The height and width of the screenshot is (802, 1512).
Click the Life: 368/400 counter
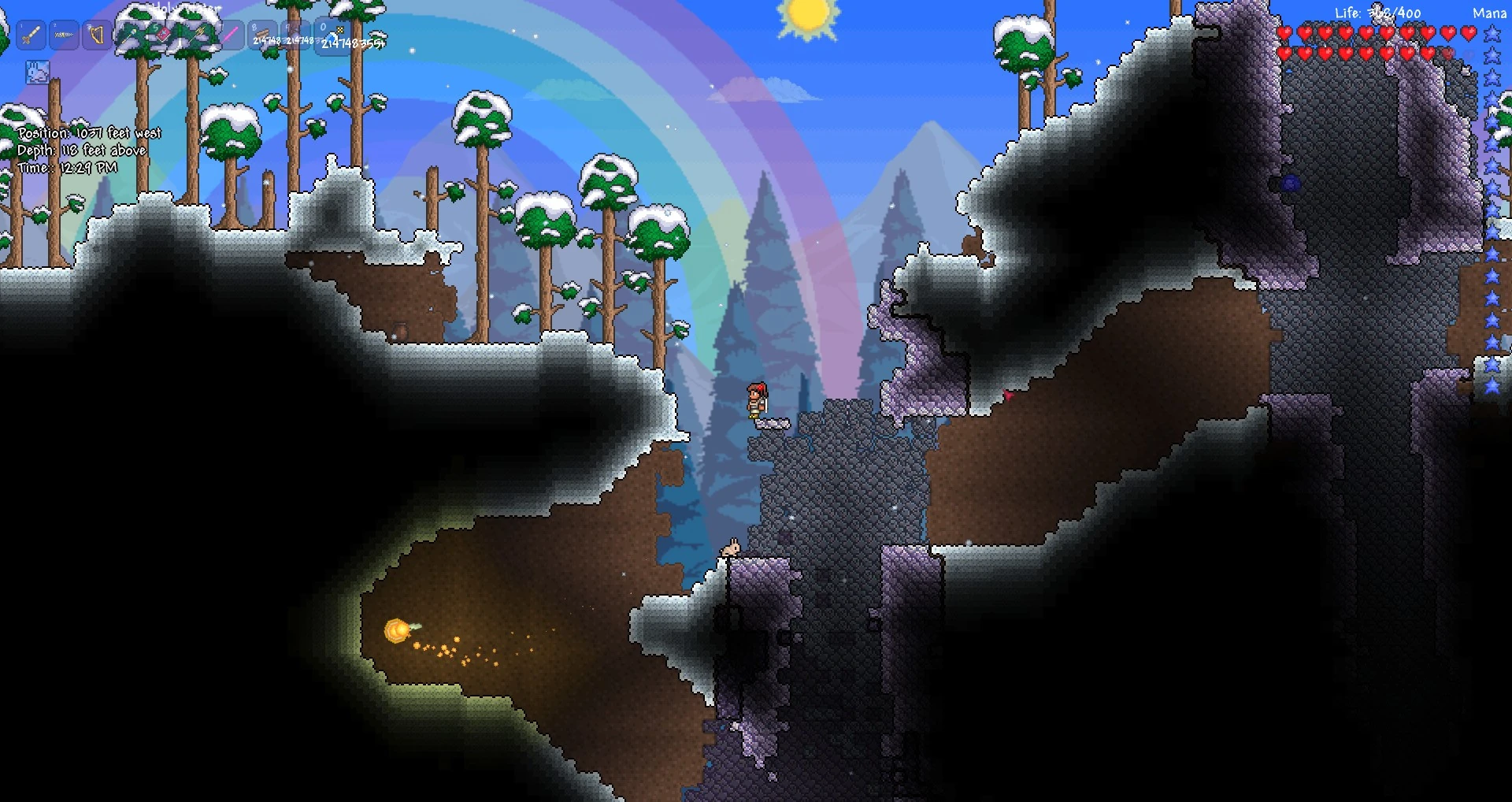[1378, 13]
